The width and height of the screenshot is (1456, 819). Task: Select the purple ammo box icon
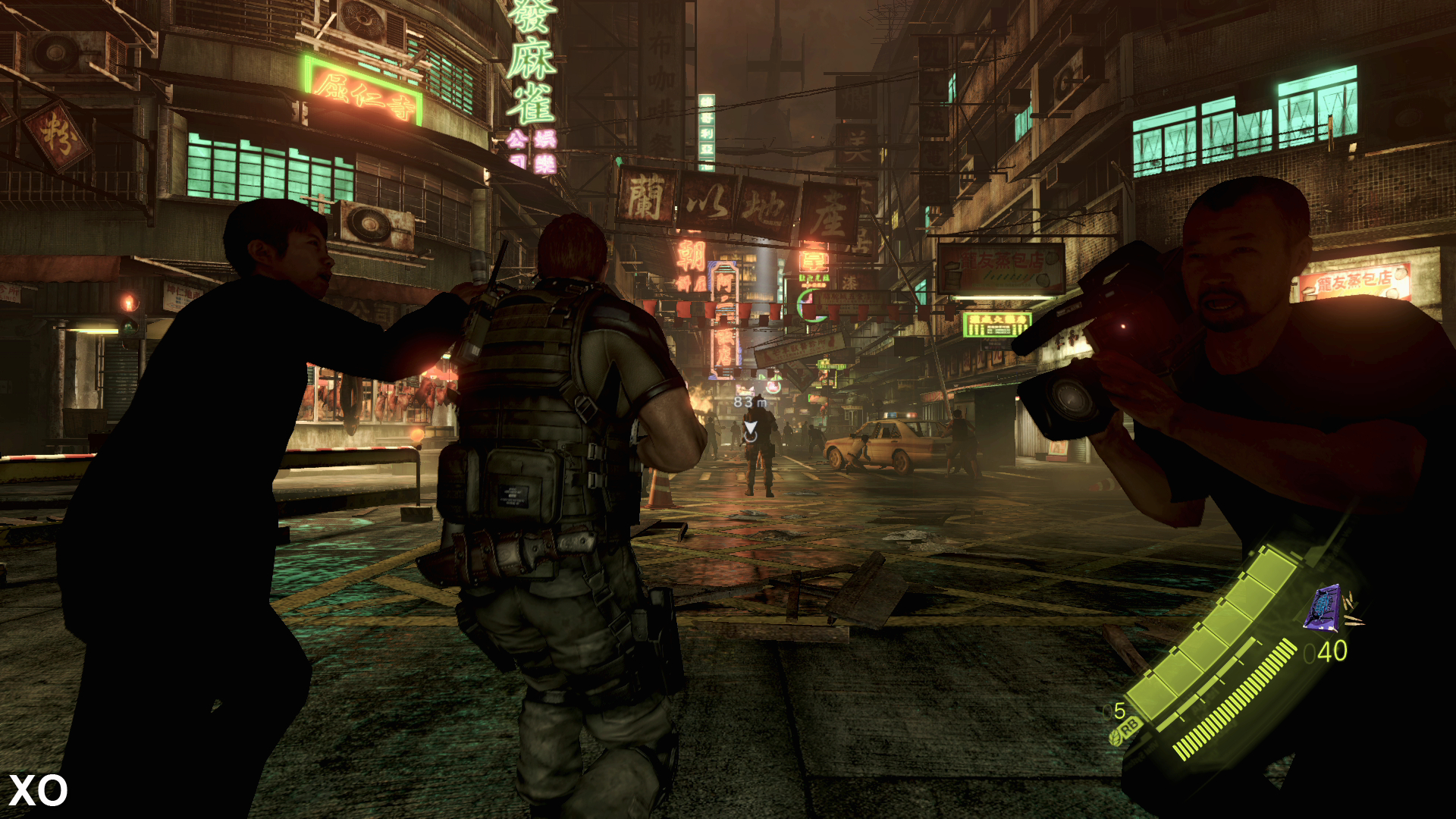click(x=1323, y=607)
